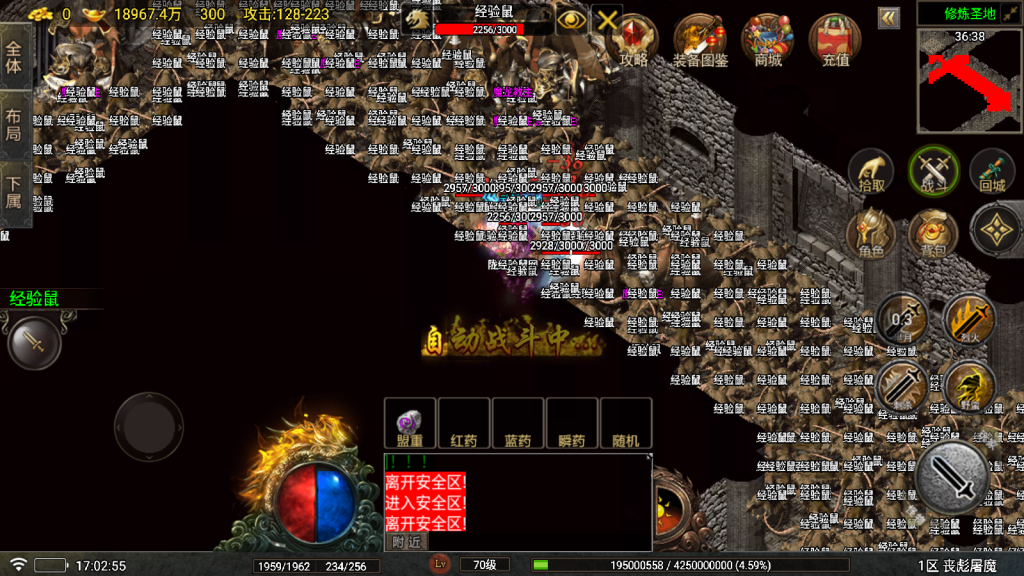The width and height of the screenshot is (1024, 576).
Task: Toggle the 战斗 auto-battle button
Action: (x=933, y=172)
